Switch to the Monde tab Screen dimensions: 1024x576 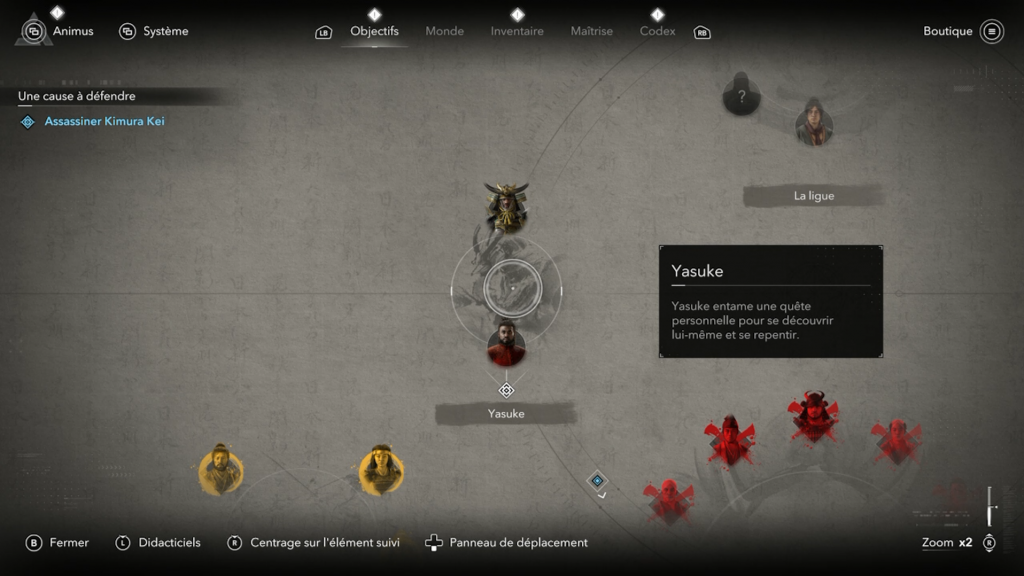coord(444,31)
